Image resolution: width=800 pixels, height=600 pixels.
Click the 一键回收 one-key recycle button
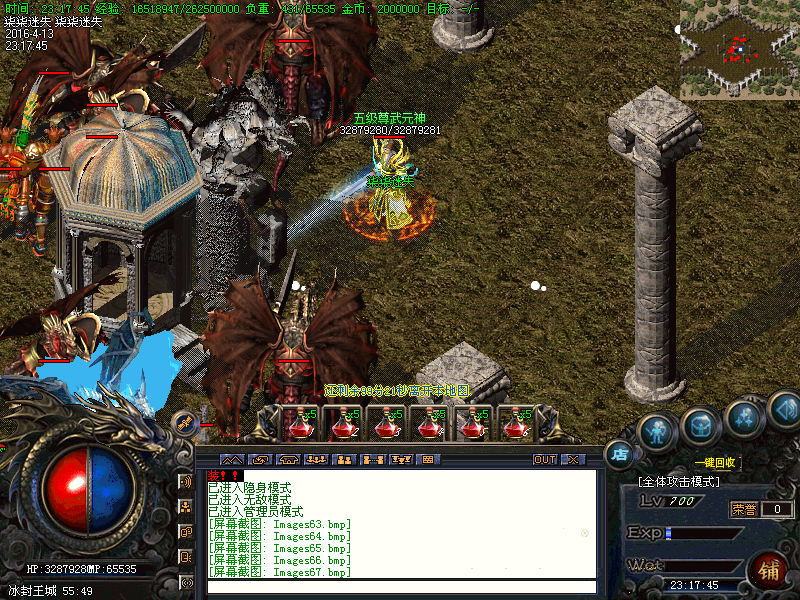[715, 463]
